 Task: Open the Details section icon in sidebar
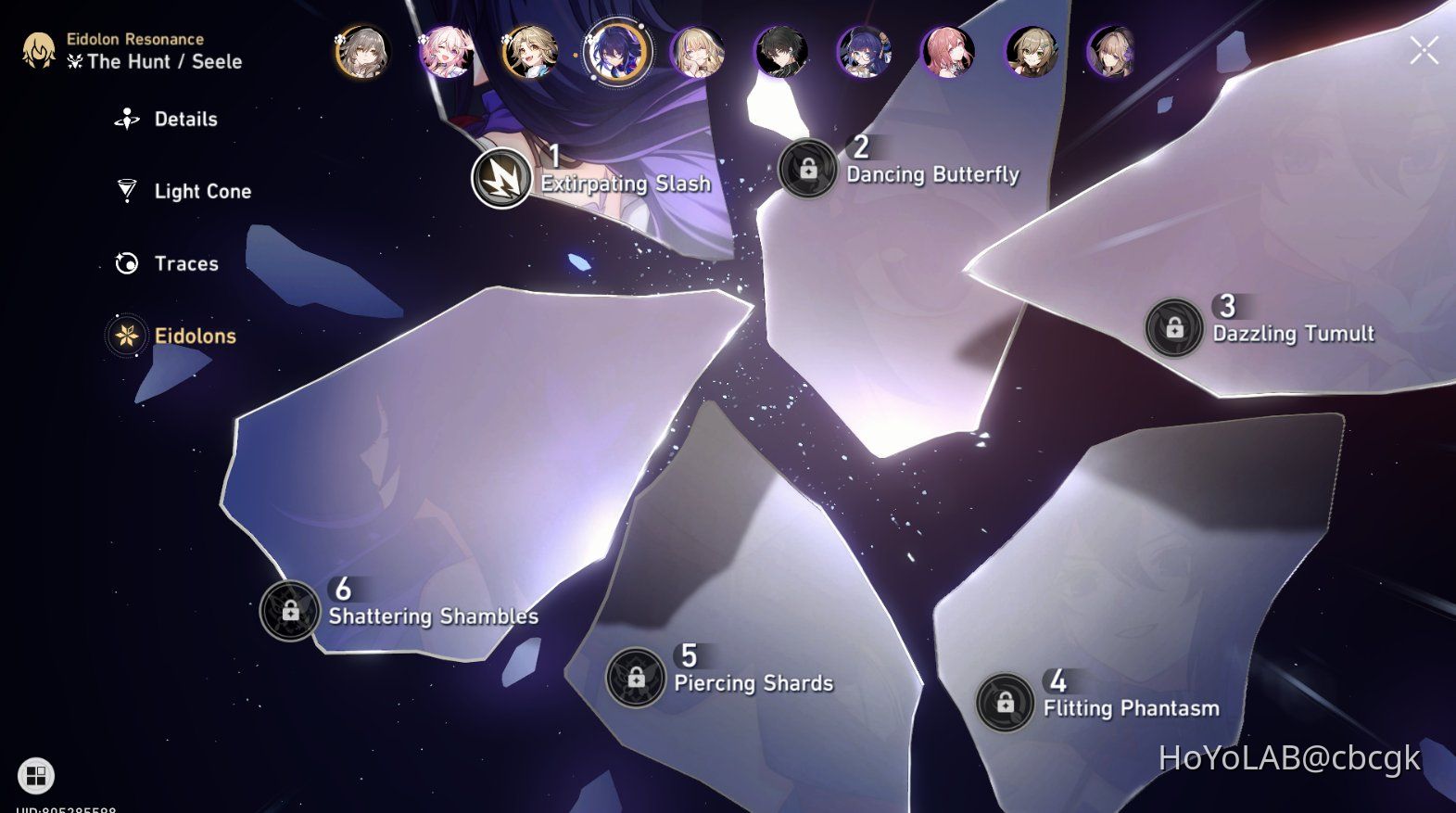tap(126, 118)
